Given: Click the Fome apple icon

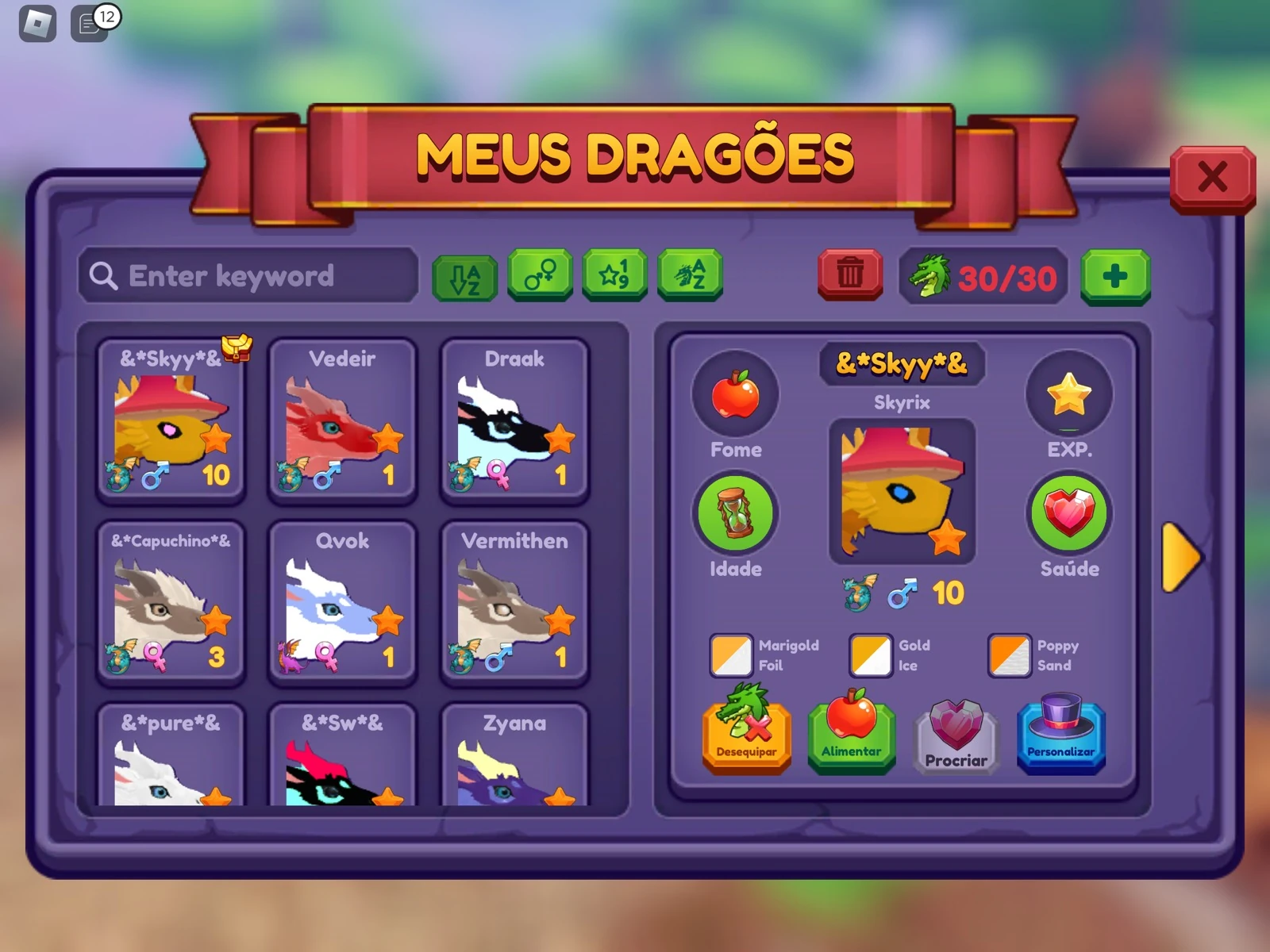Looking at the screenshot, I should point(737,396).
